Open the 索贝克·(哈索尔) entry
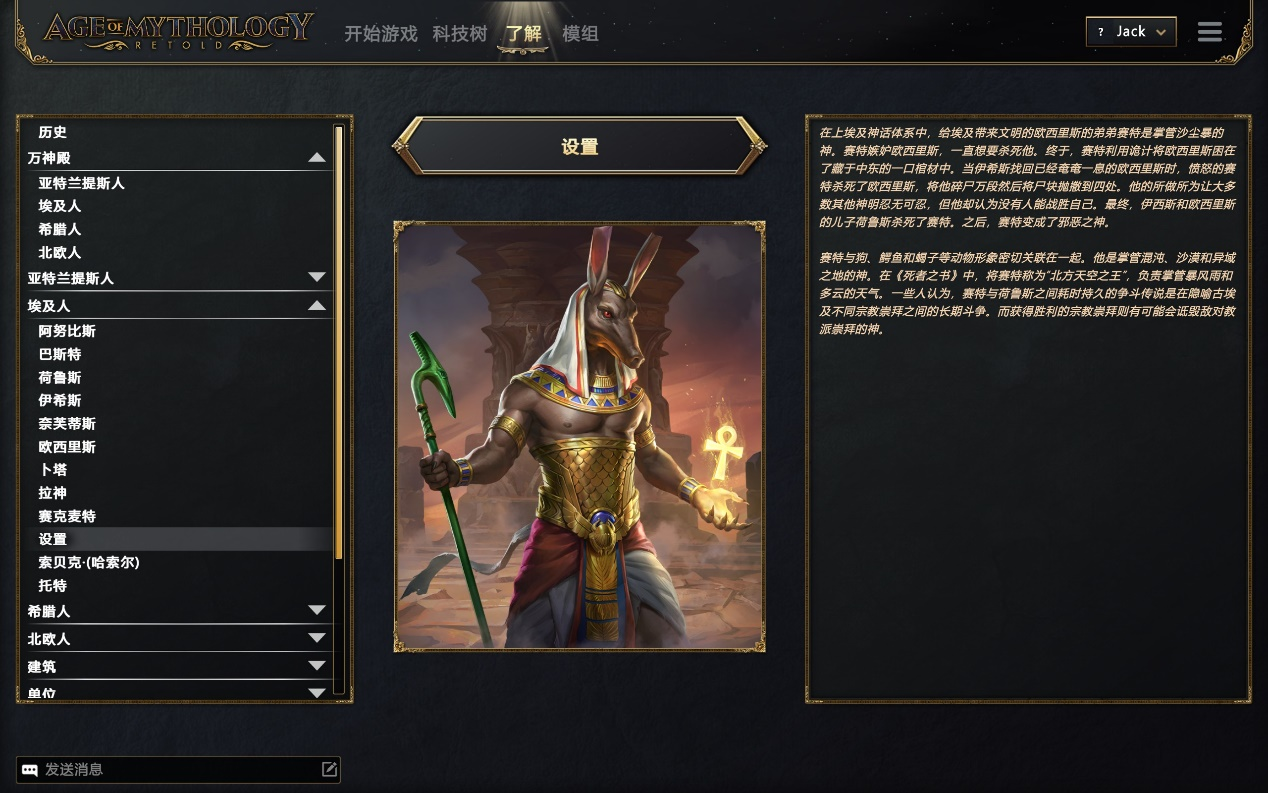Screen dimensions: 1268x793 (x=89, y=562)
